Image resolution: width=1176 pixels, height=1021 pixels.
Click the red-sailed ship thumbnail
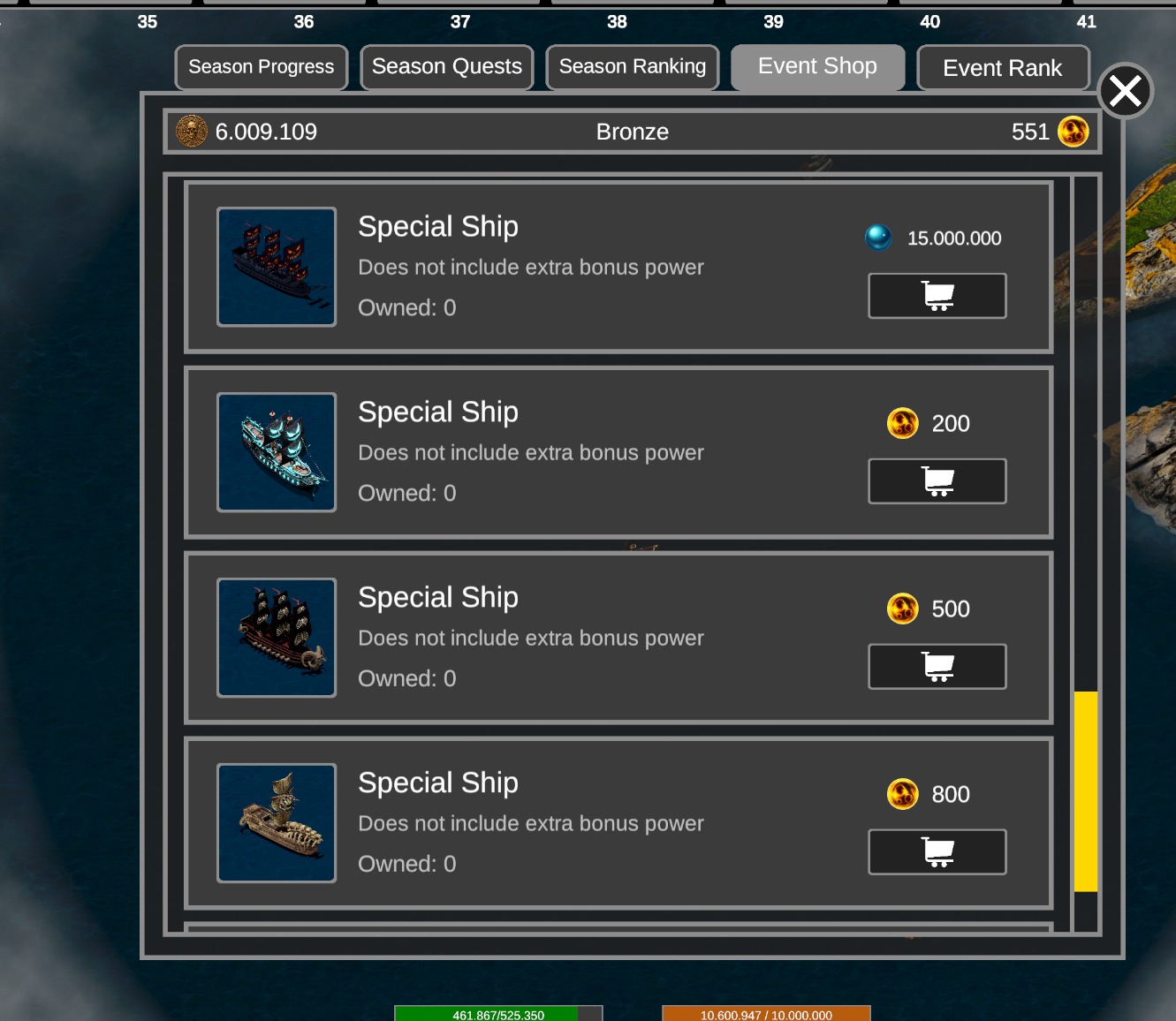pos(277,267)
